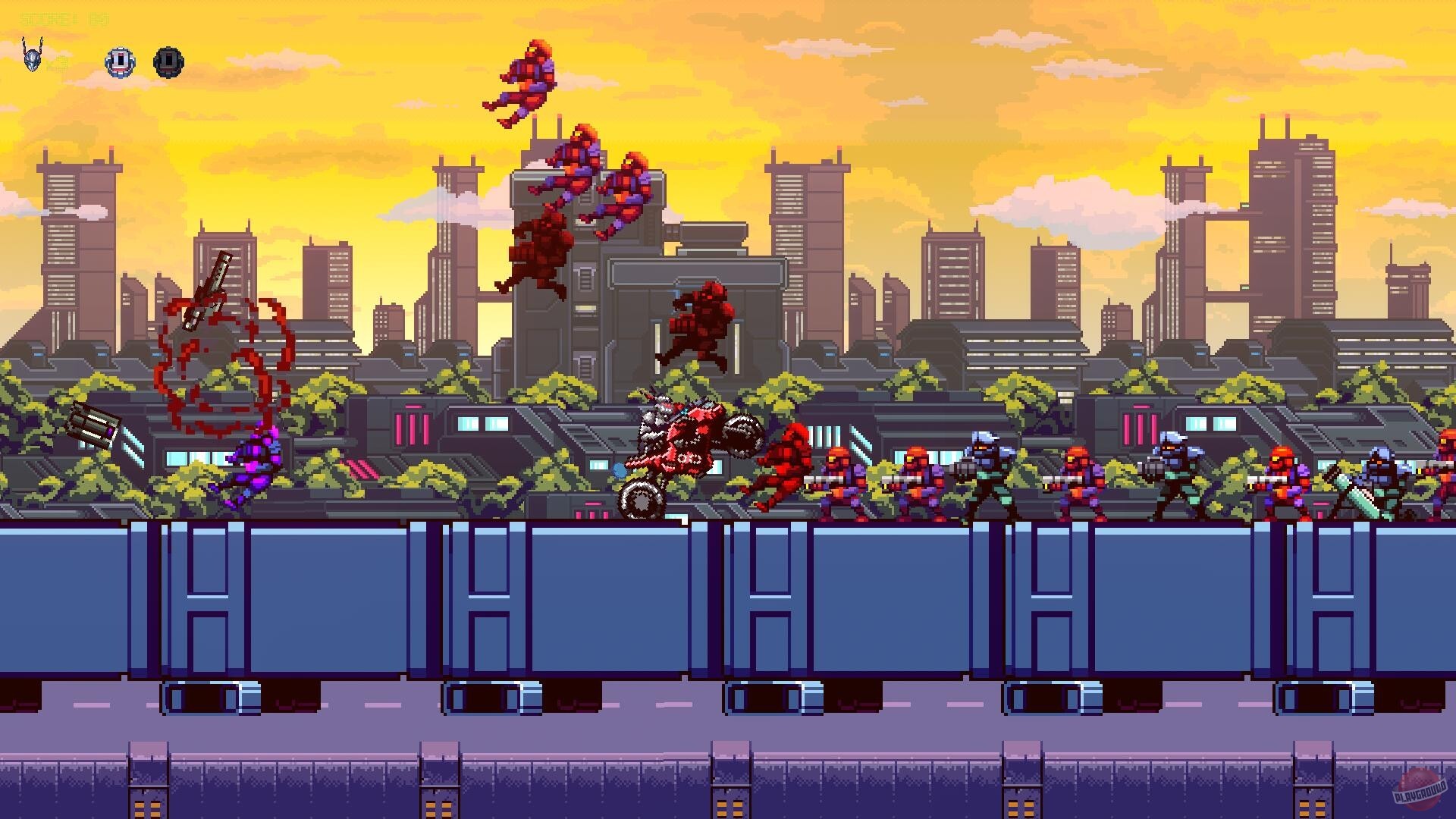Click the dropped machine gun weapon pickup
Viewport: 1456px width, 819px height.
(91, 421)
